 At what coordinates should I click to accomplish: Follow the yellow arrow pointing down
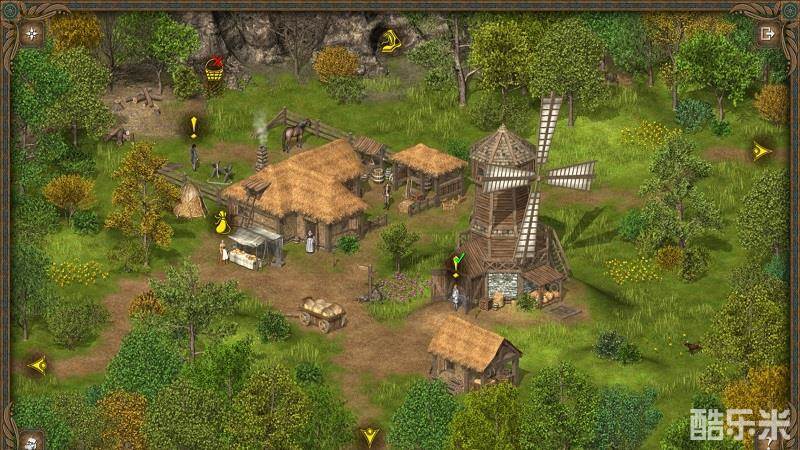[370, 436]
